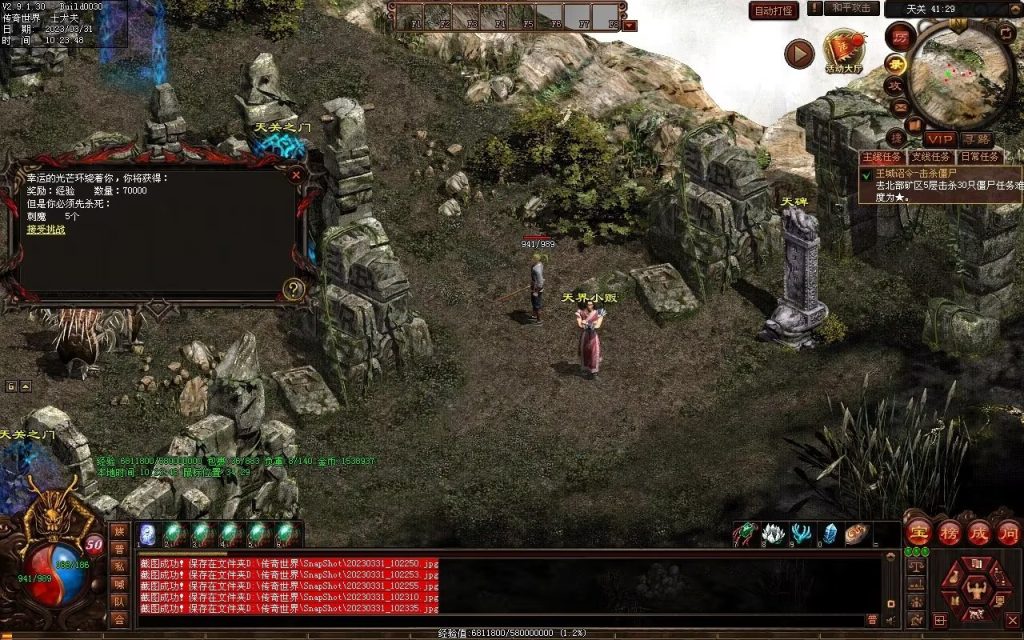Open the mail envelope icon by the minimap

click(x=899, y=107)
